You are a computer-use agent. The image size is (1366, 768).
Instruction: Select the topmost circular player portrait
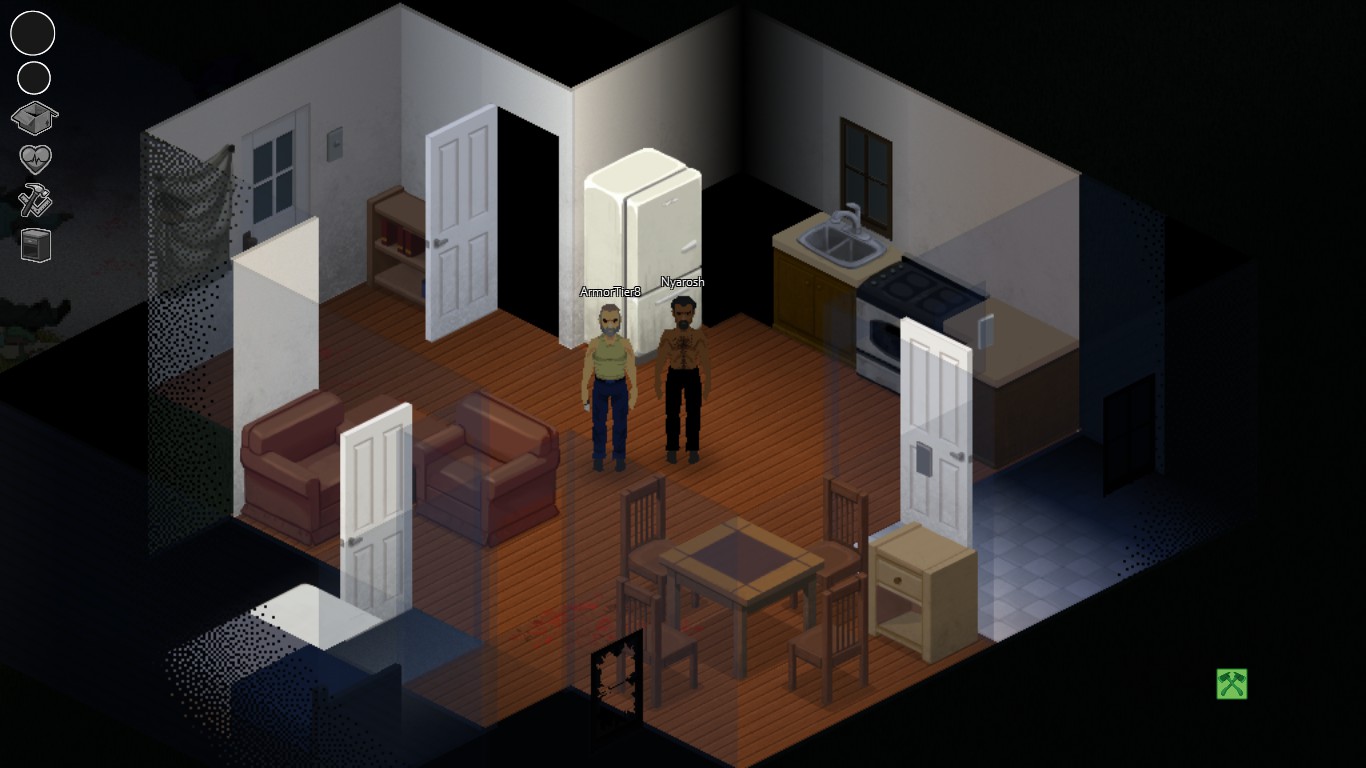(x=32, y=33)
